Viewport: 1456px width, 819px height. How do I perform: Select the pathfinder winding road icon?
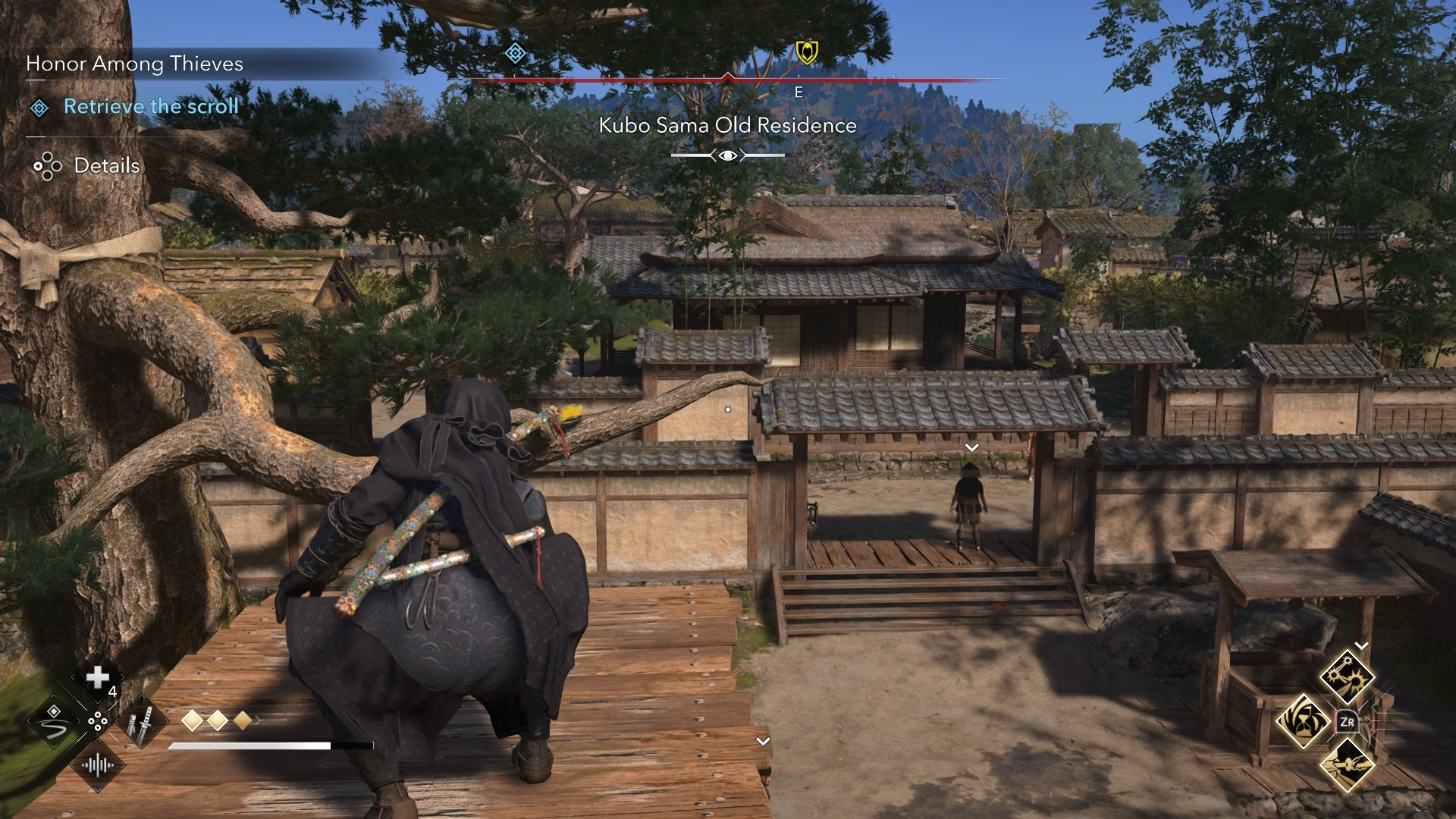[54, 721]
